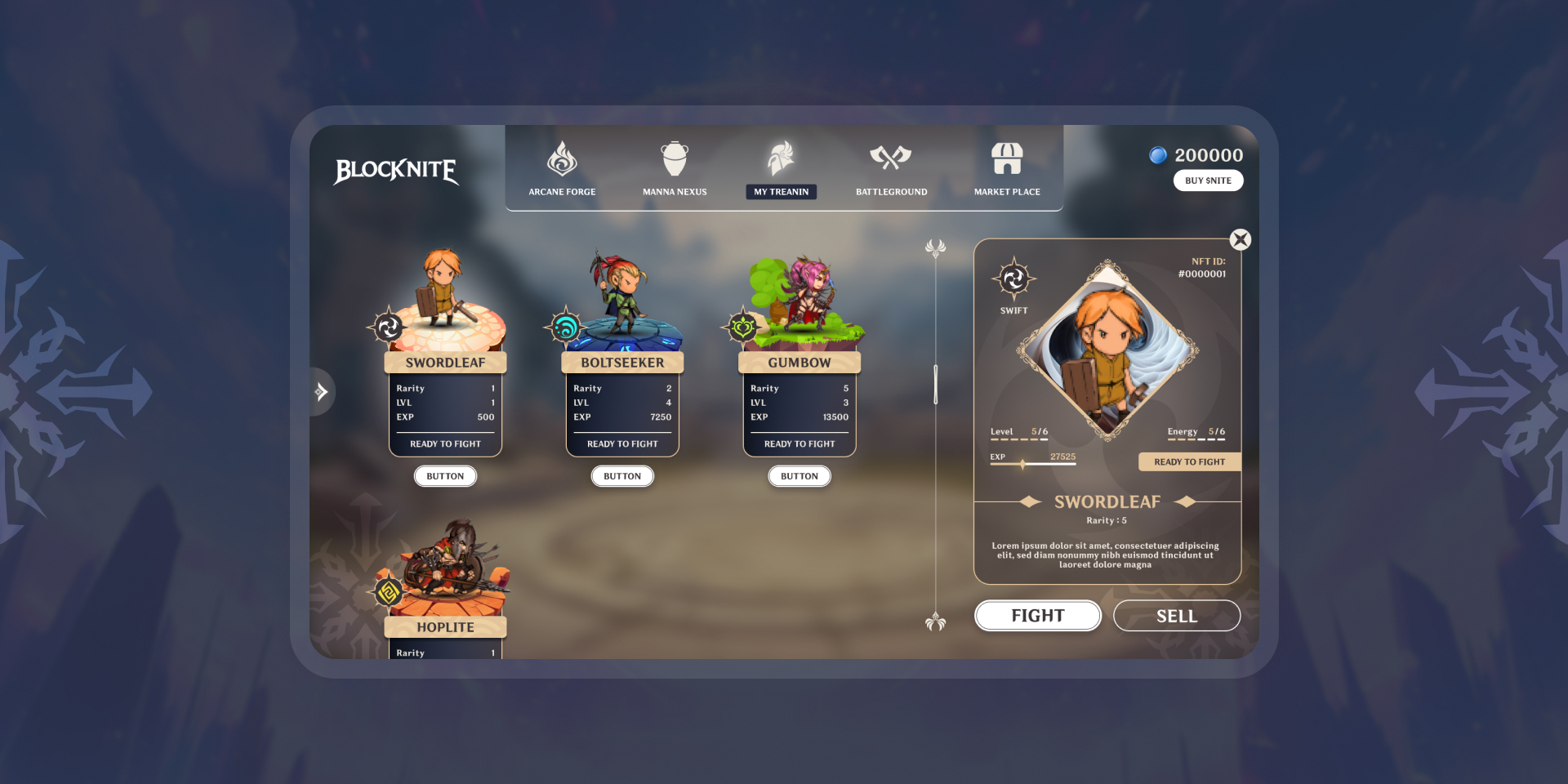This screenshot has height=784, width=1568.
Task: Click the button under Swordleaf card
Action: pos(445,476)
